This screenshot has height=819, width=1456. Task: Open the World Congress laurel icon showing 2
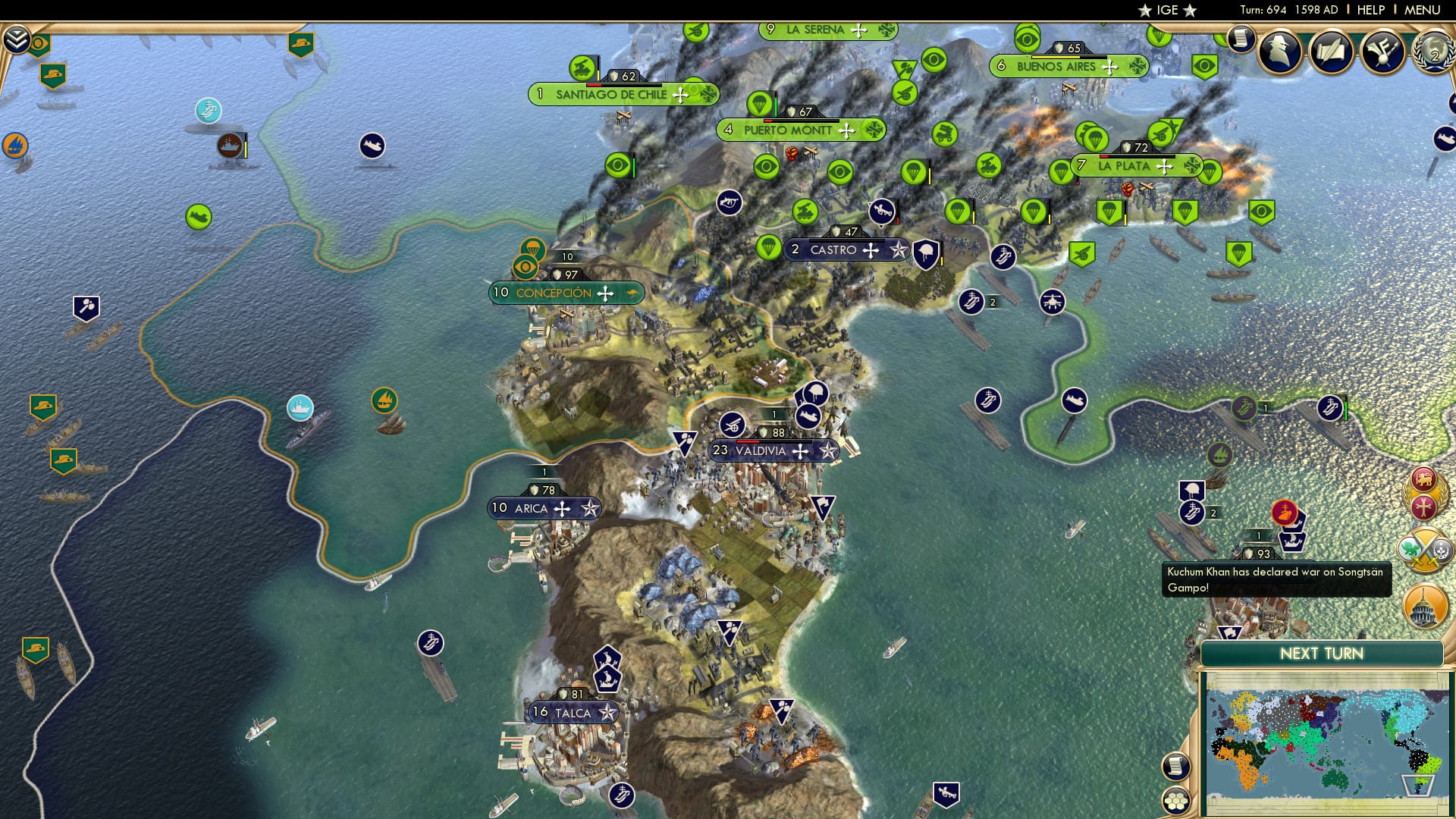click(1433, 53)
